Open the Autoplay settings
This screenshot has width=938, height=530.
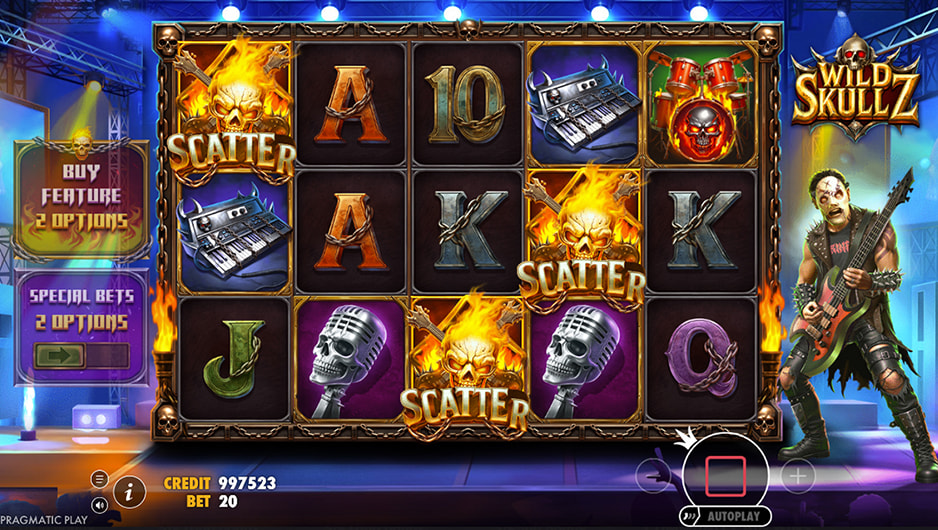(736, 517)
